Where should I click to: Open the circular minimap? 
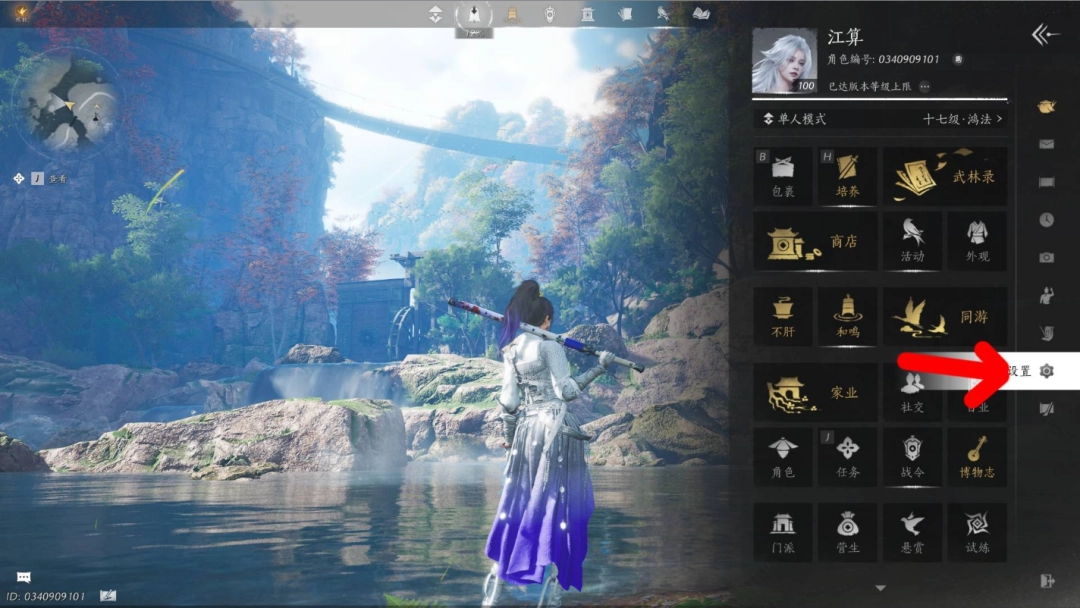point(70,100)
